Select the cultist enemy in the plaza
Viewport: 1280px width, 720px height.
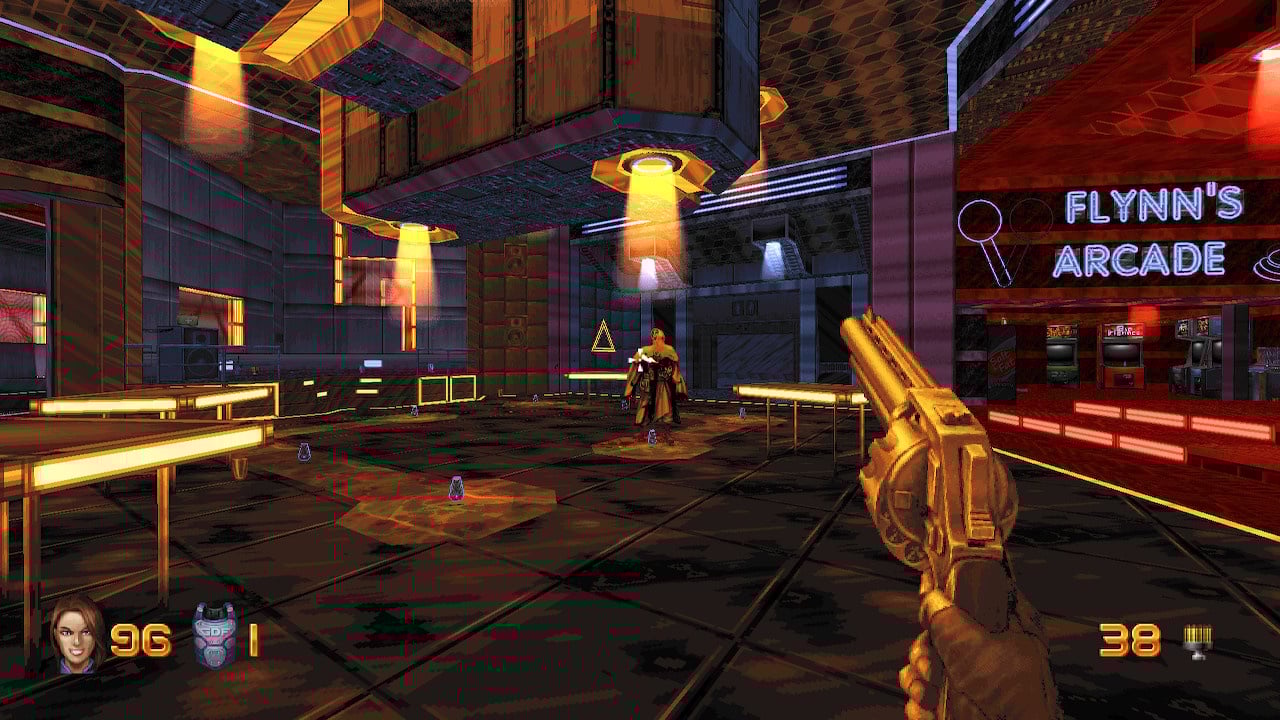coord(655,378)
